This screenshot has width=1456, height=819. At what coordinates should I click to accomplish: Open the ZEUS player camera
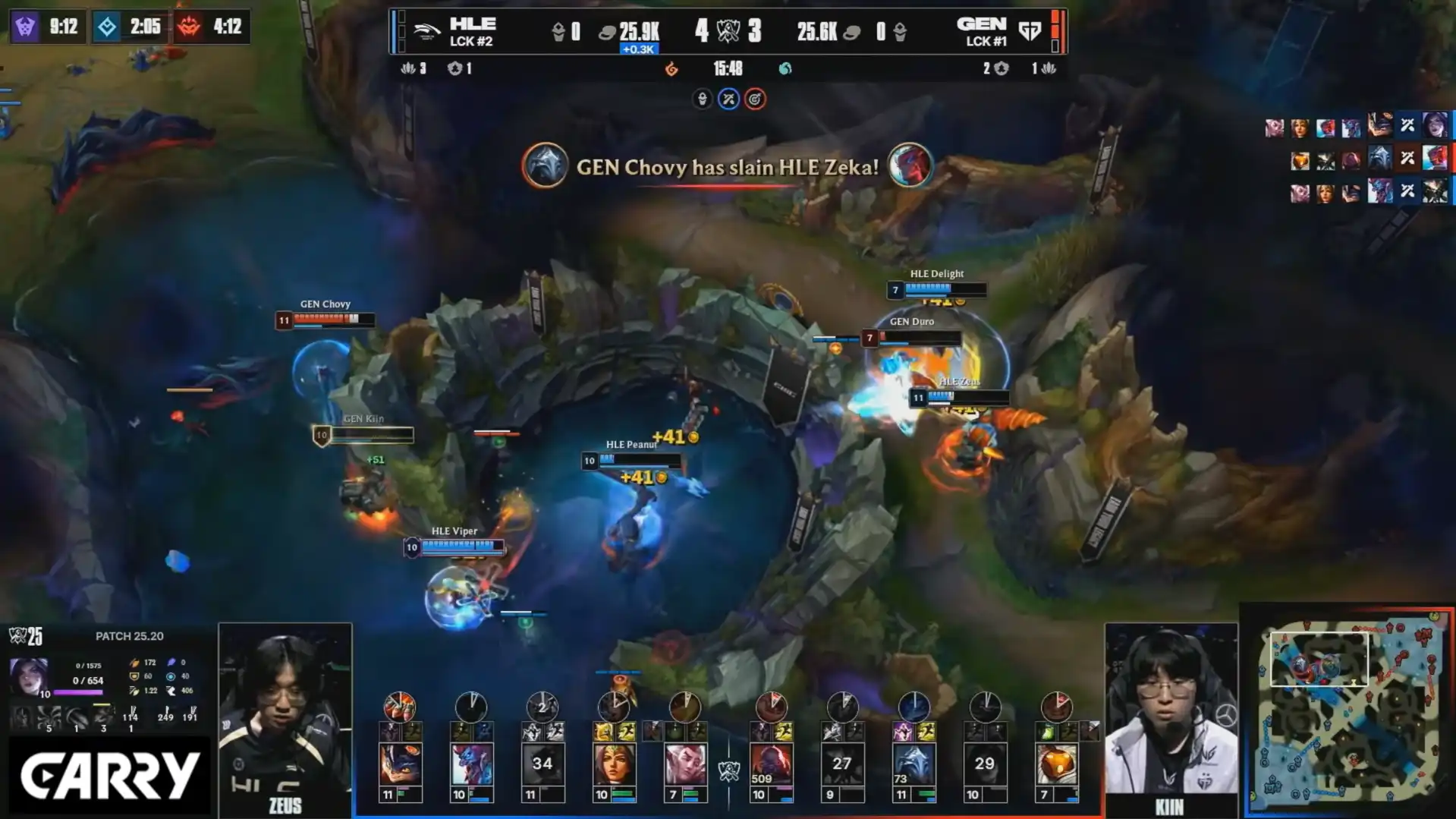coord(285,717)
